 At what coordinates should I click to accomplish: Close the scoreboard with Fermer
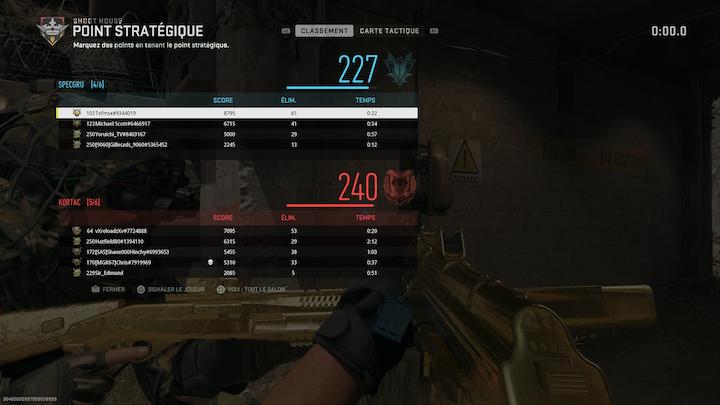coord(108,289)
